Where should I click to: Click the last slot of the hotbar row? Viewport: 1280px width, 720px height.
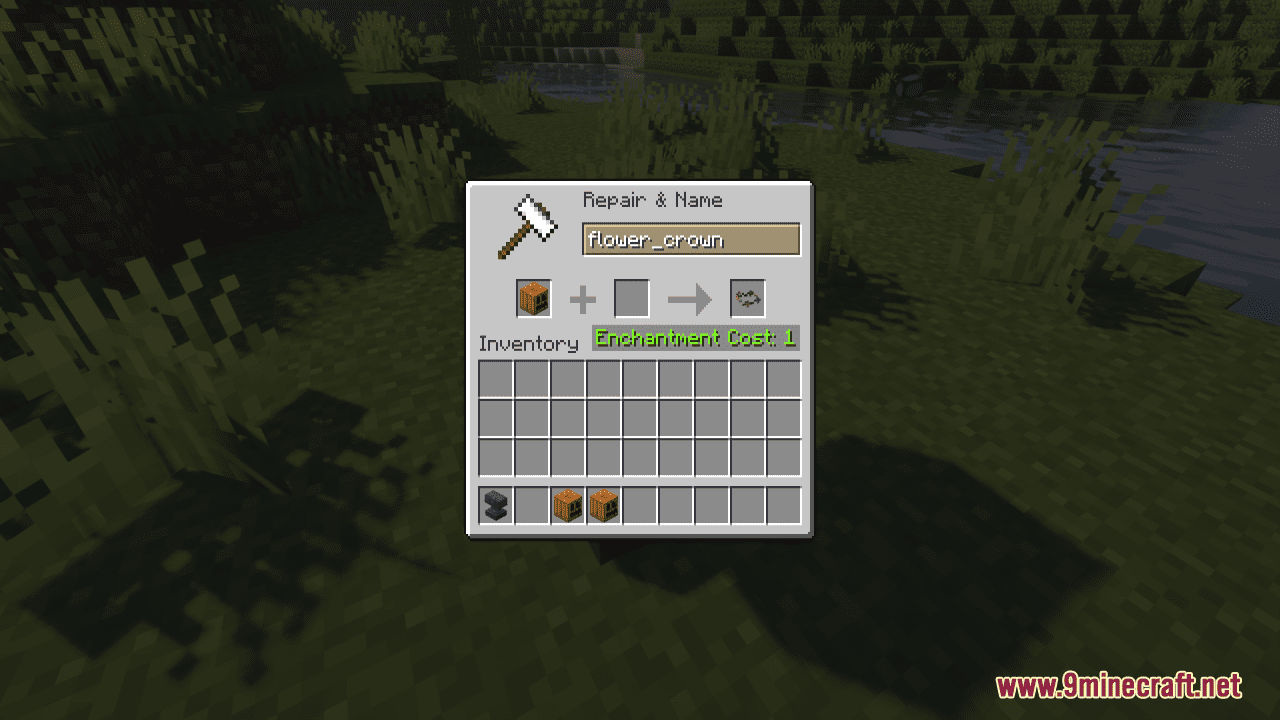[x=783, y=505]
